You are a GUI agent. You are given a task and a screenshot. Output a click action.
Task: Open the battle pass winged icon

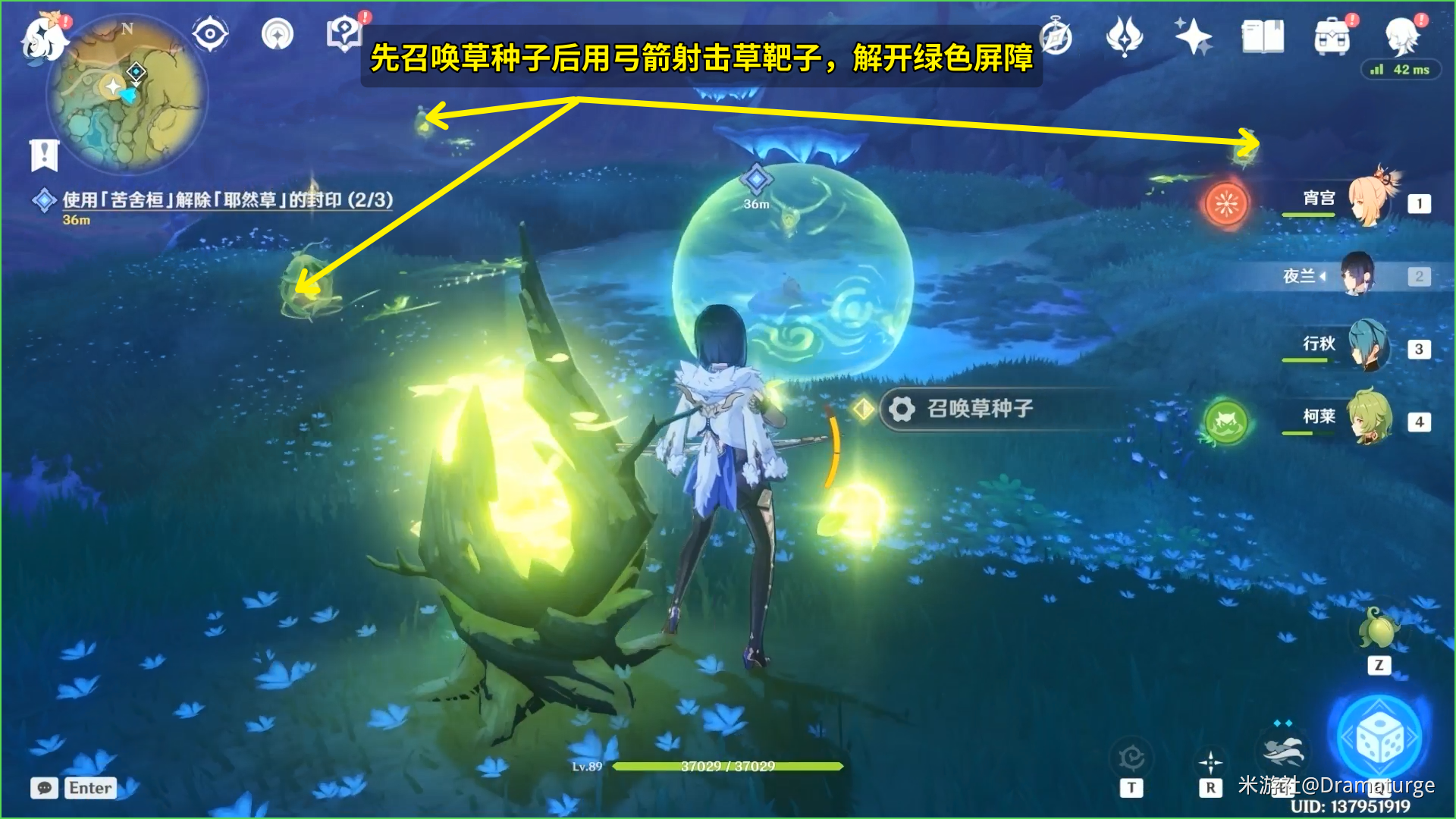point(1124,36)
